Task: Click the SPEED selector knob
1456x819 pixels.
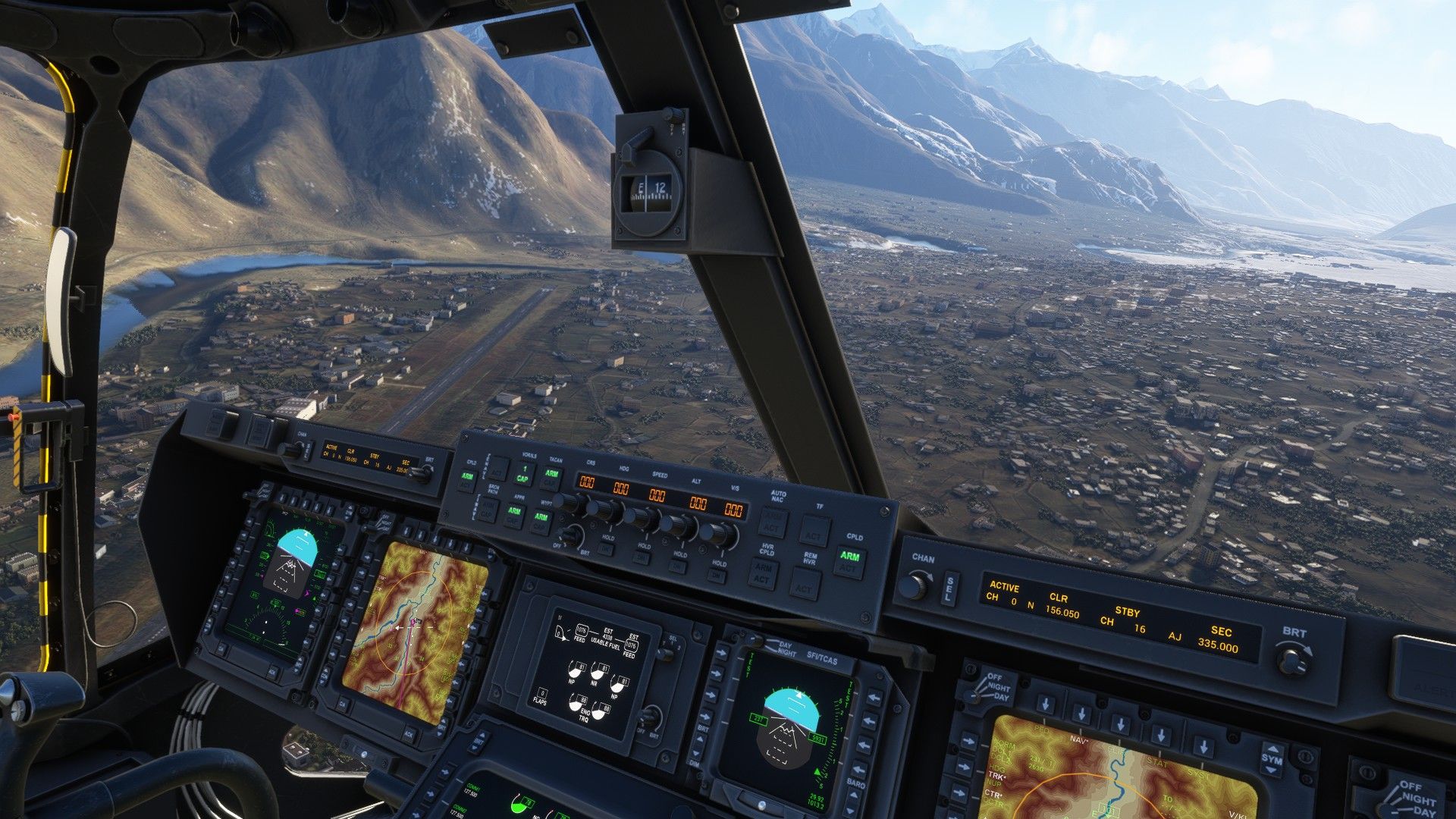Action: pyautogui.click(x=639, y=517)
